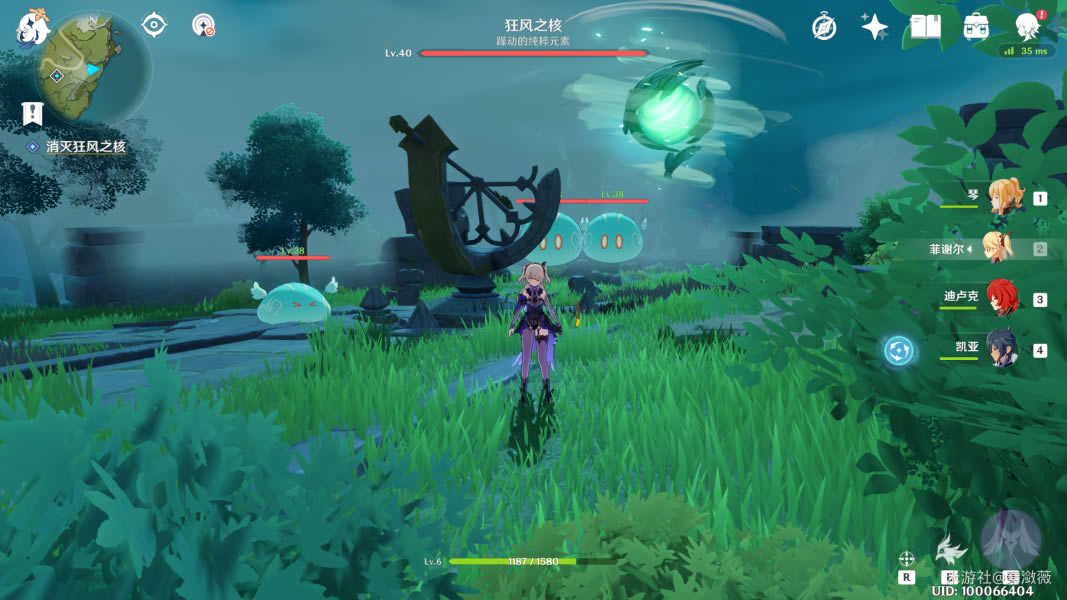1067x600 pixels.
Task: Open the backpack inventory
Action: [x=977, y=27]
